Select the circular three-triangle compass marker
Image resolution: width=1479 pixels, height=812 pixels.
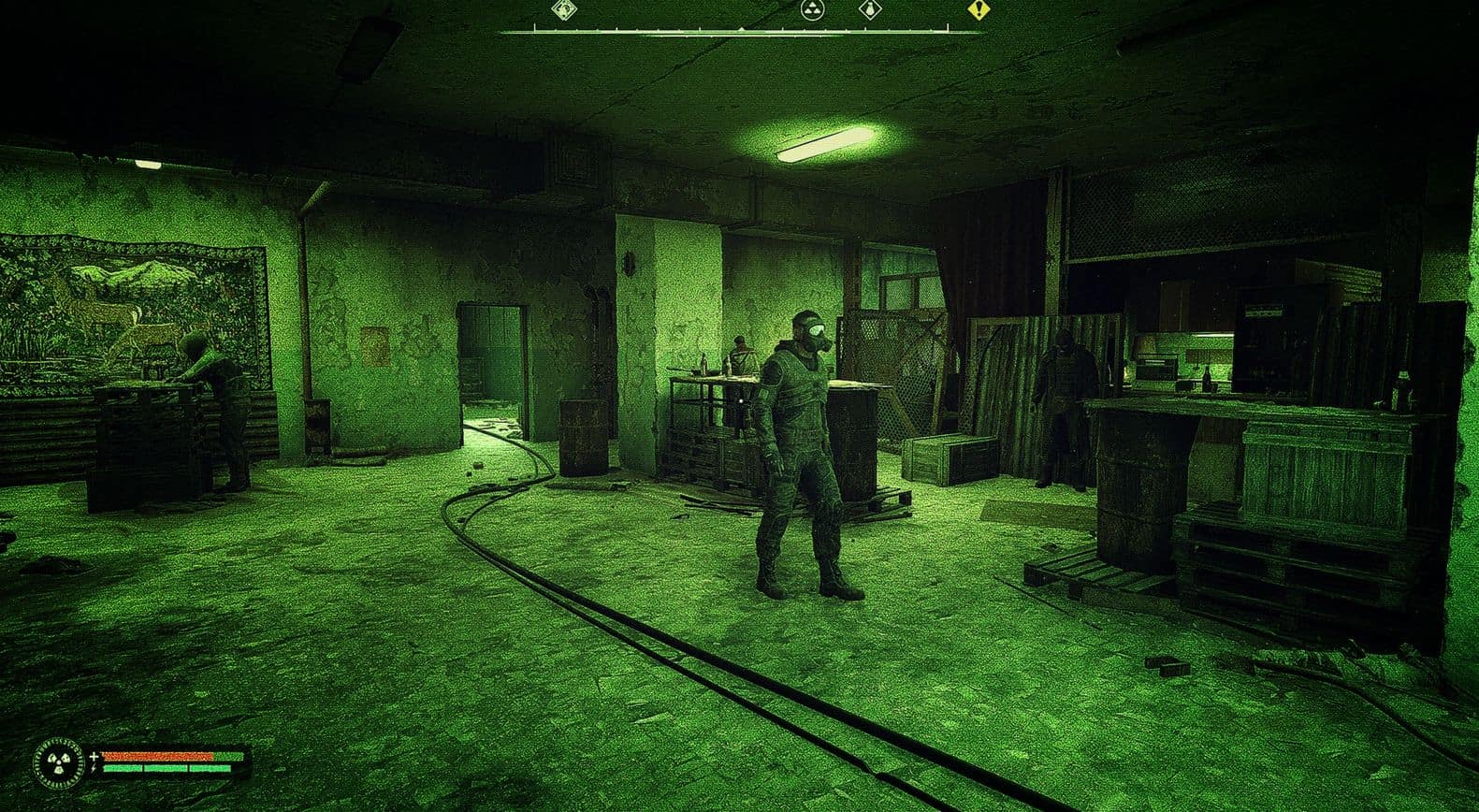click(x=812, y=10)
